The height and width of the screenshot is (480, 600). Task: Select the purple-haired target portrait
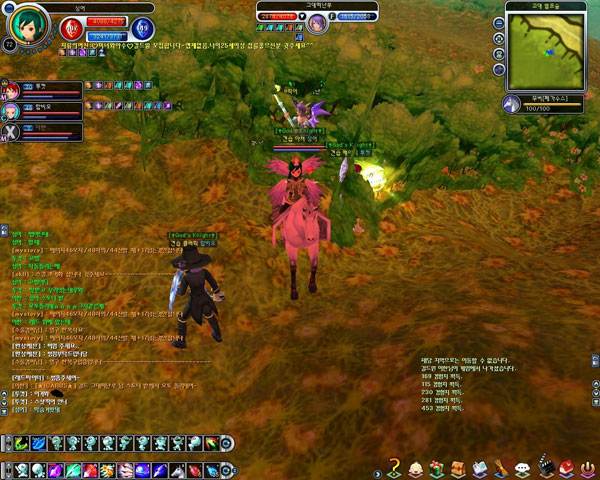(317, 21)
